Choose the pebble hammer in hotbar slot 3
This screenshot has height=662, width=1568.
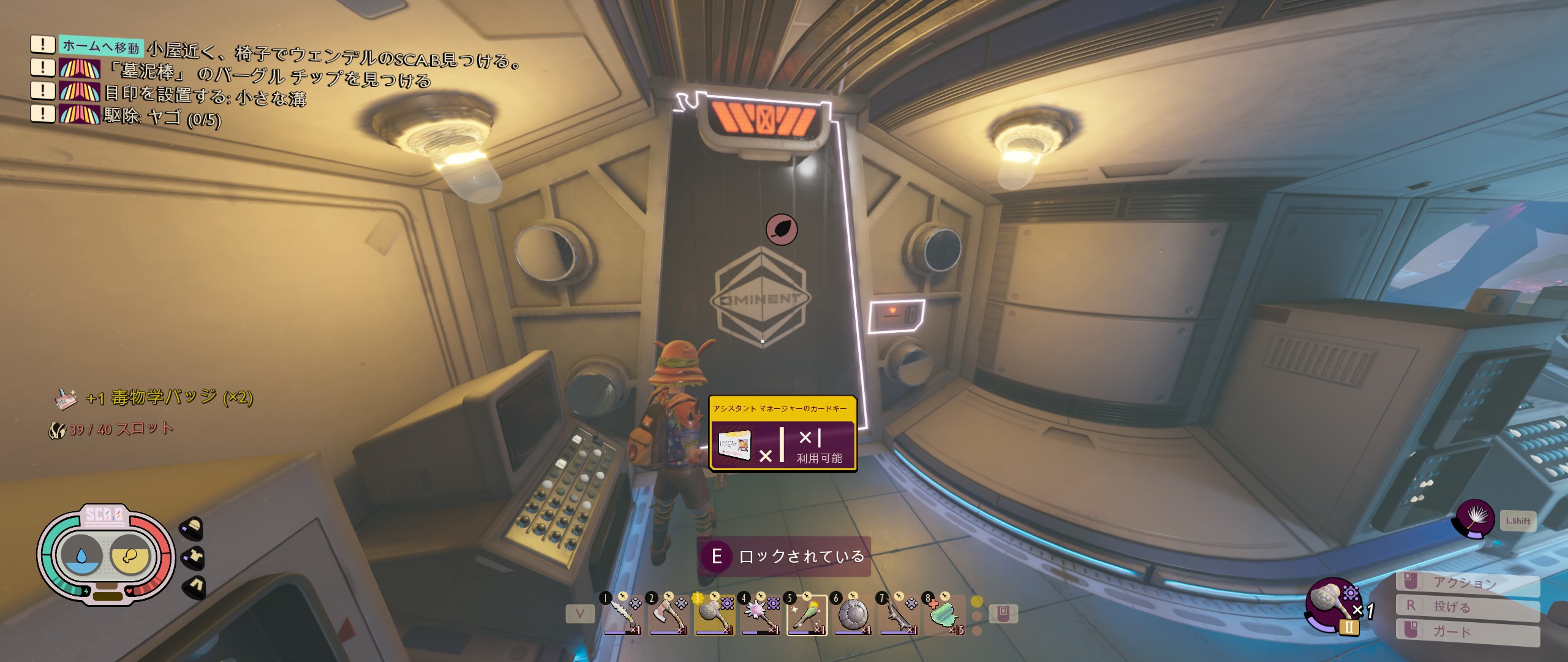coord(714,615)
